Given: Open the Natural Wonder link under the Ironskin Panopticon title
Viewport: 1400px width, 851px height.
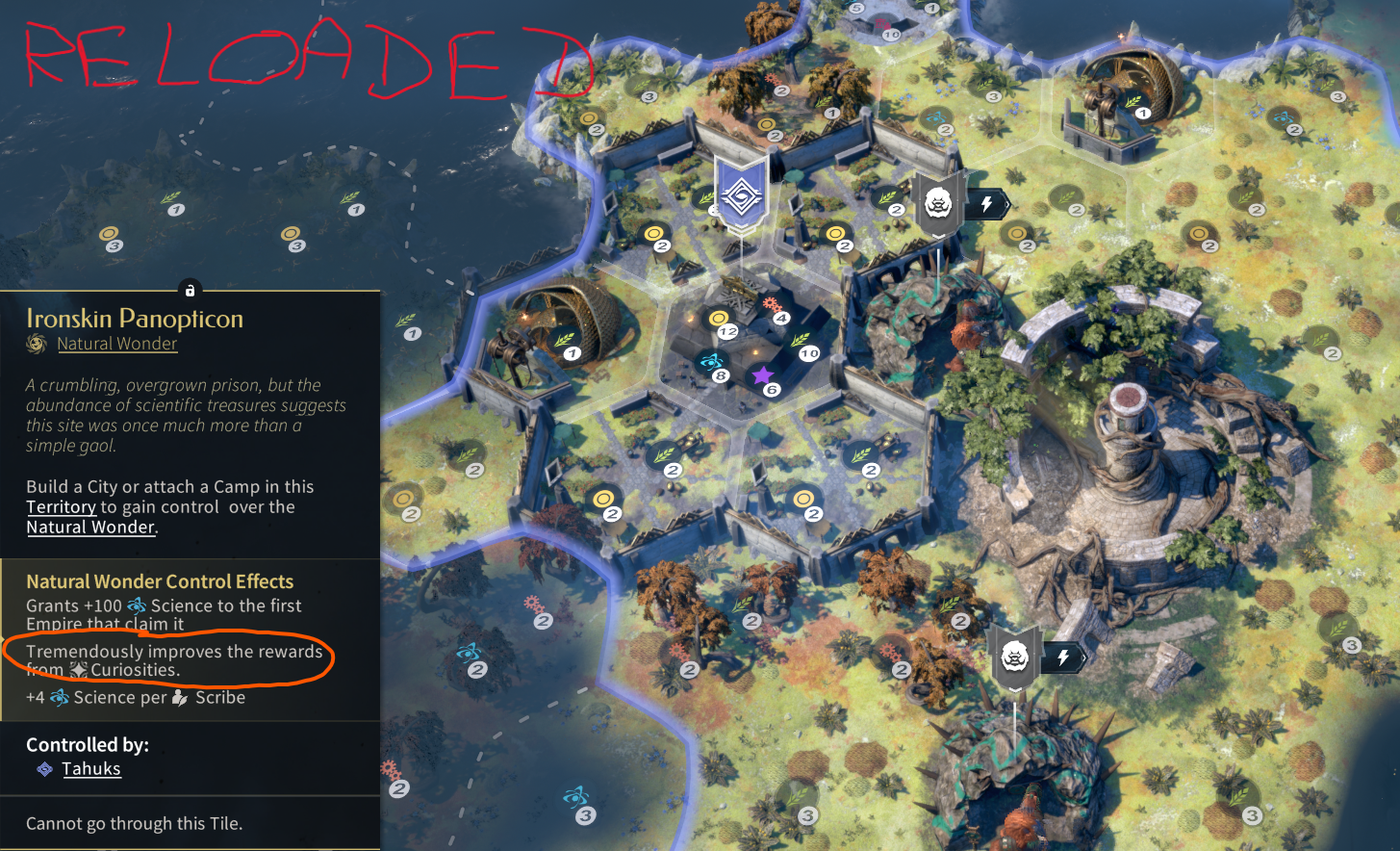Looking at the screenshot, I should (x=116, y=344).
